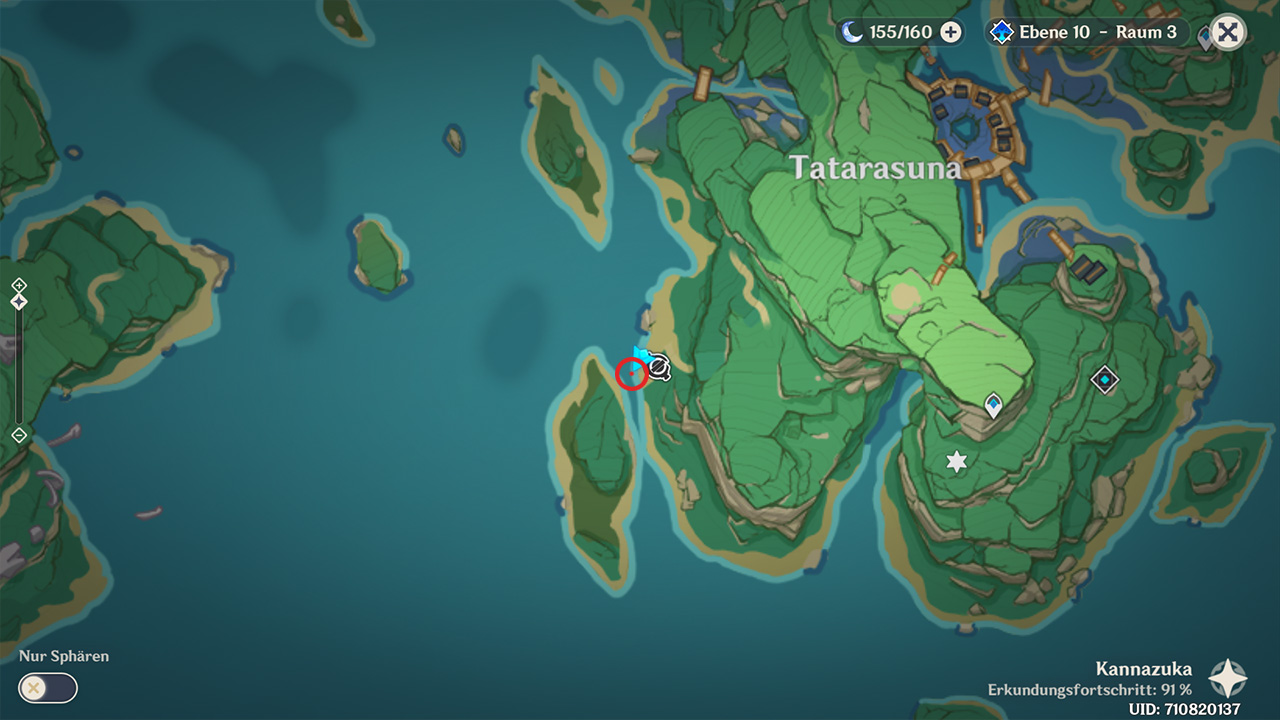
Task: Select the teleport waypoint marker on Tatarasuna
Action: tap(993, 405)
